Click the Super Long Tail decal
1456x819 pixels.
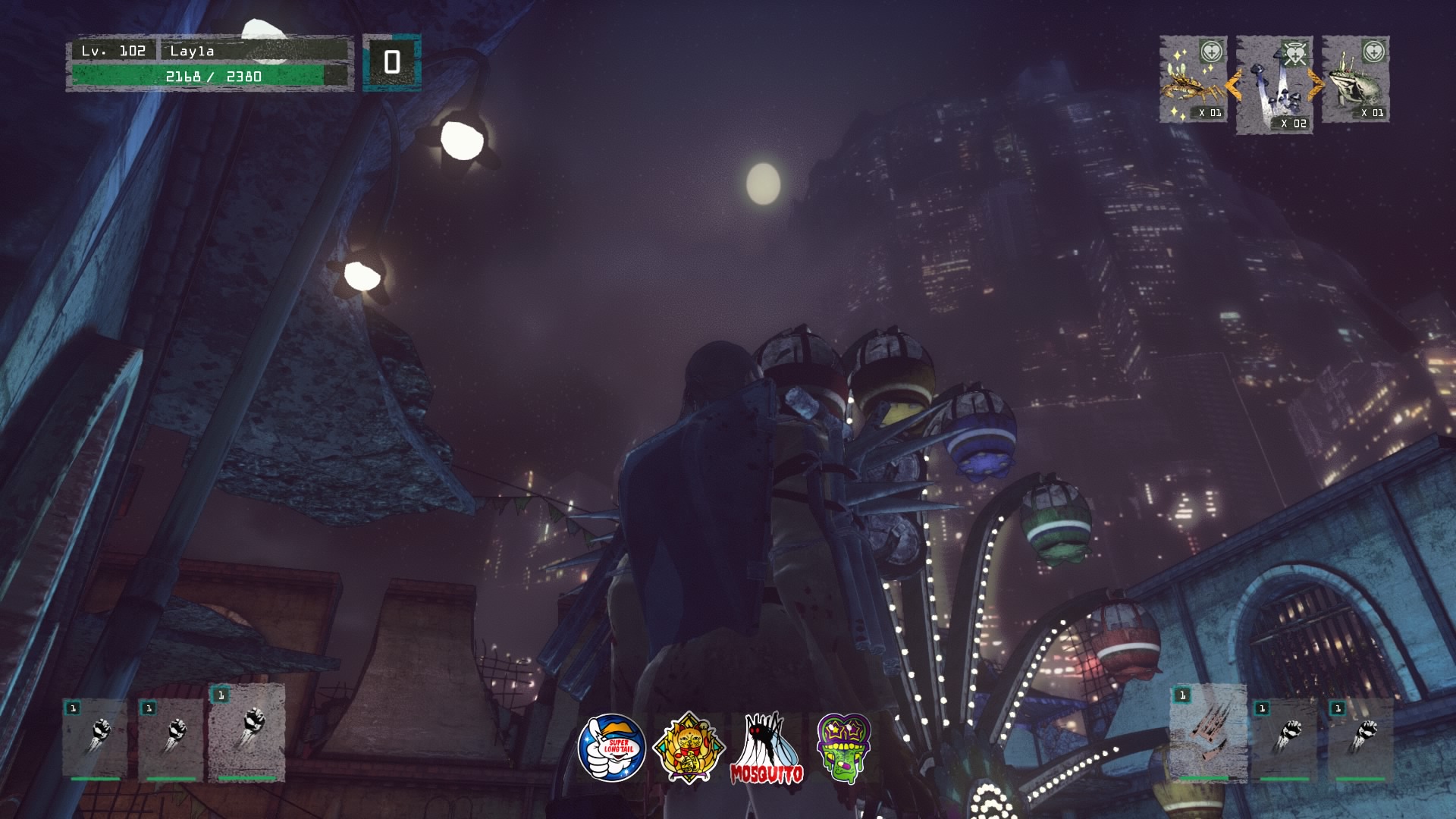pyautogui.click(x=611, y=747)
